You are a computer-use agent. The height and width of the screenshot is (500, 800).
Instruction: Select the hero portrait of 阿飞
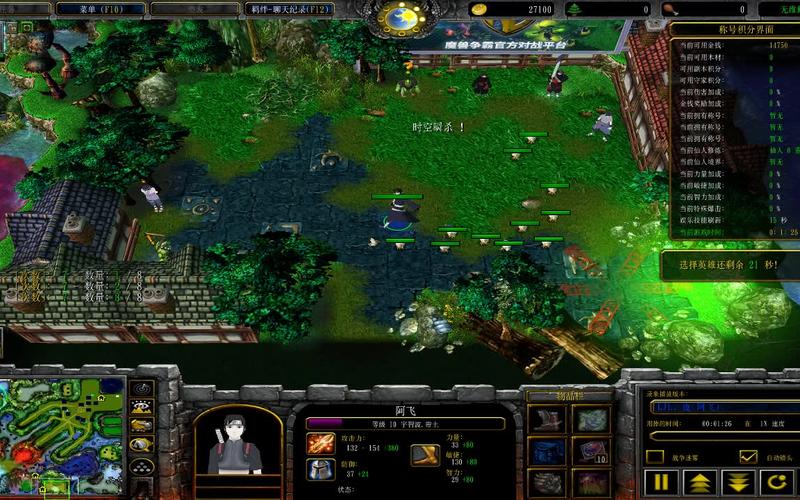pos(237,440)
